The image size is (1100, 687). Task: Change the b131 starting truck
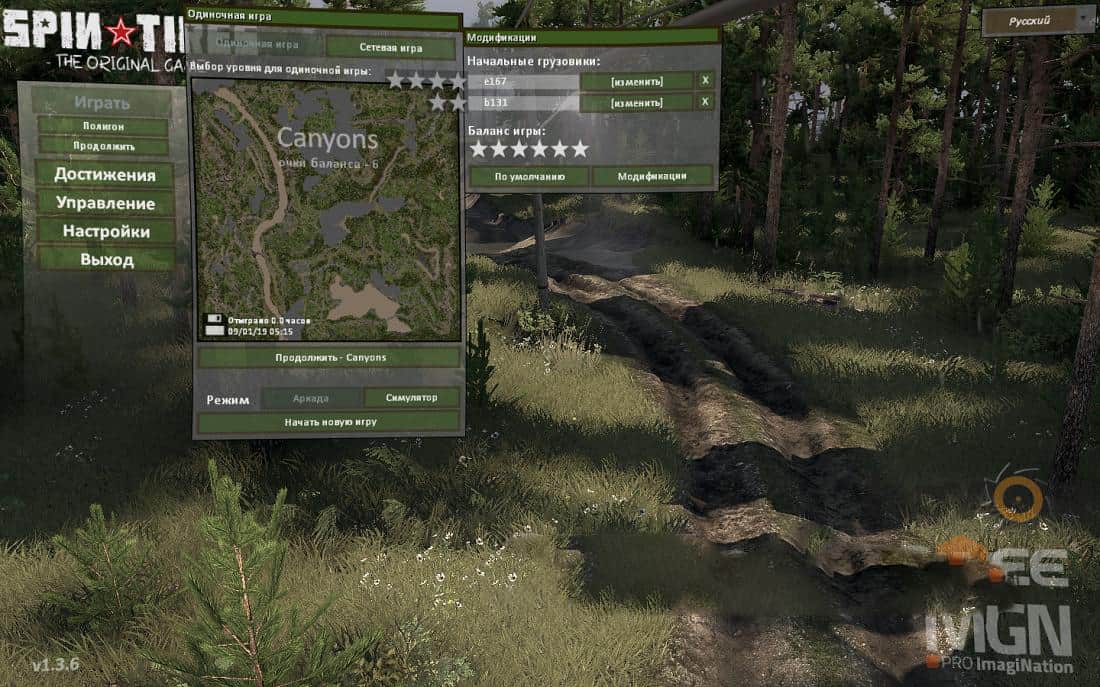pos(637,102)
